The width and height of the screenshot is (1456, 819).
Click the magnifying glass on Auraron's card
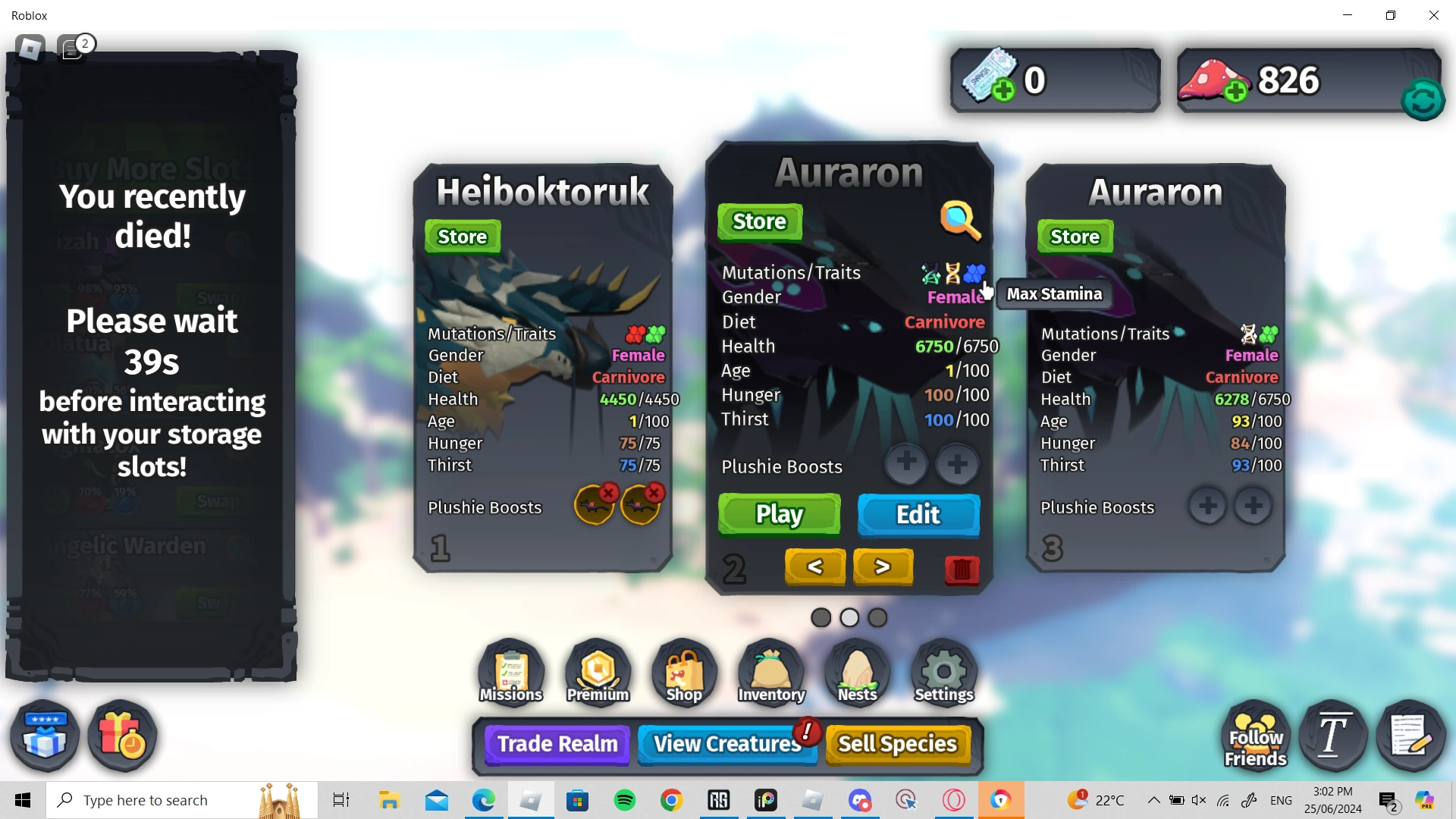coord(962,221)
